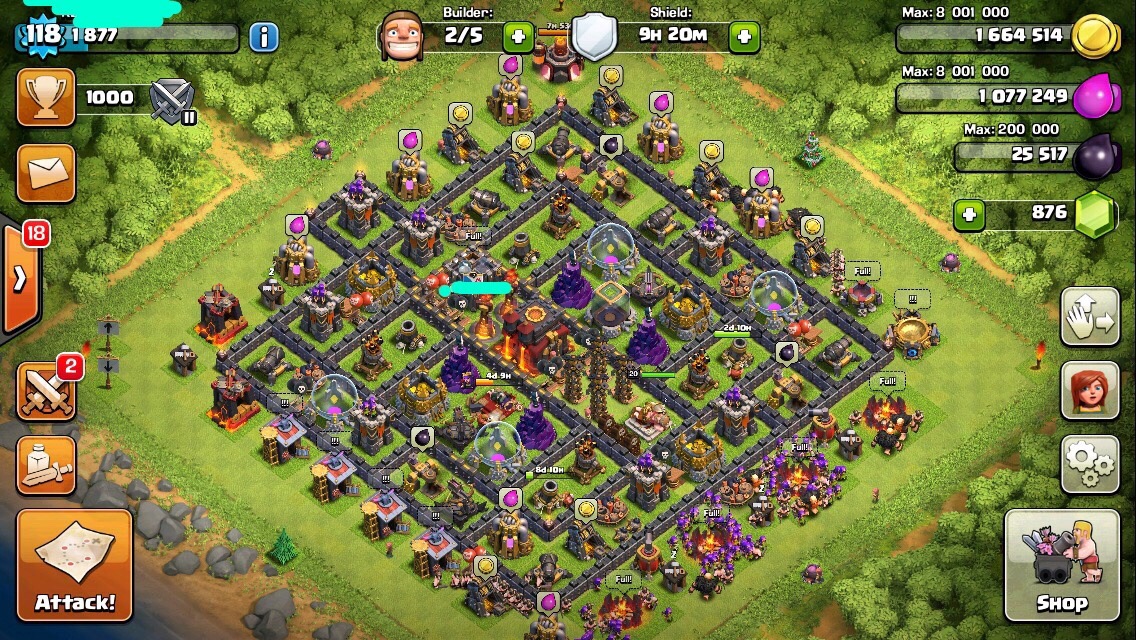Screen dimensions: 1136x640
Task: Add a builder with green plus
Action: tap(518, 38)
